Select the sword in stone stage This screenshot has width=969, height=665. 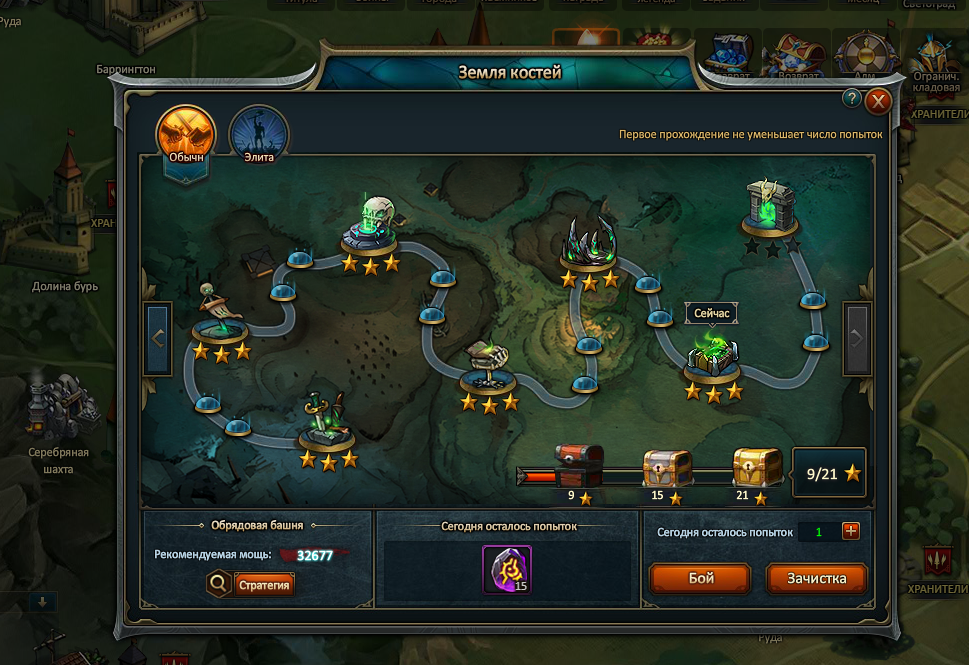[328, 421]
